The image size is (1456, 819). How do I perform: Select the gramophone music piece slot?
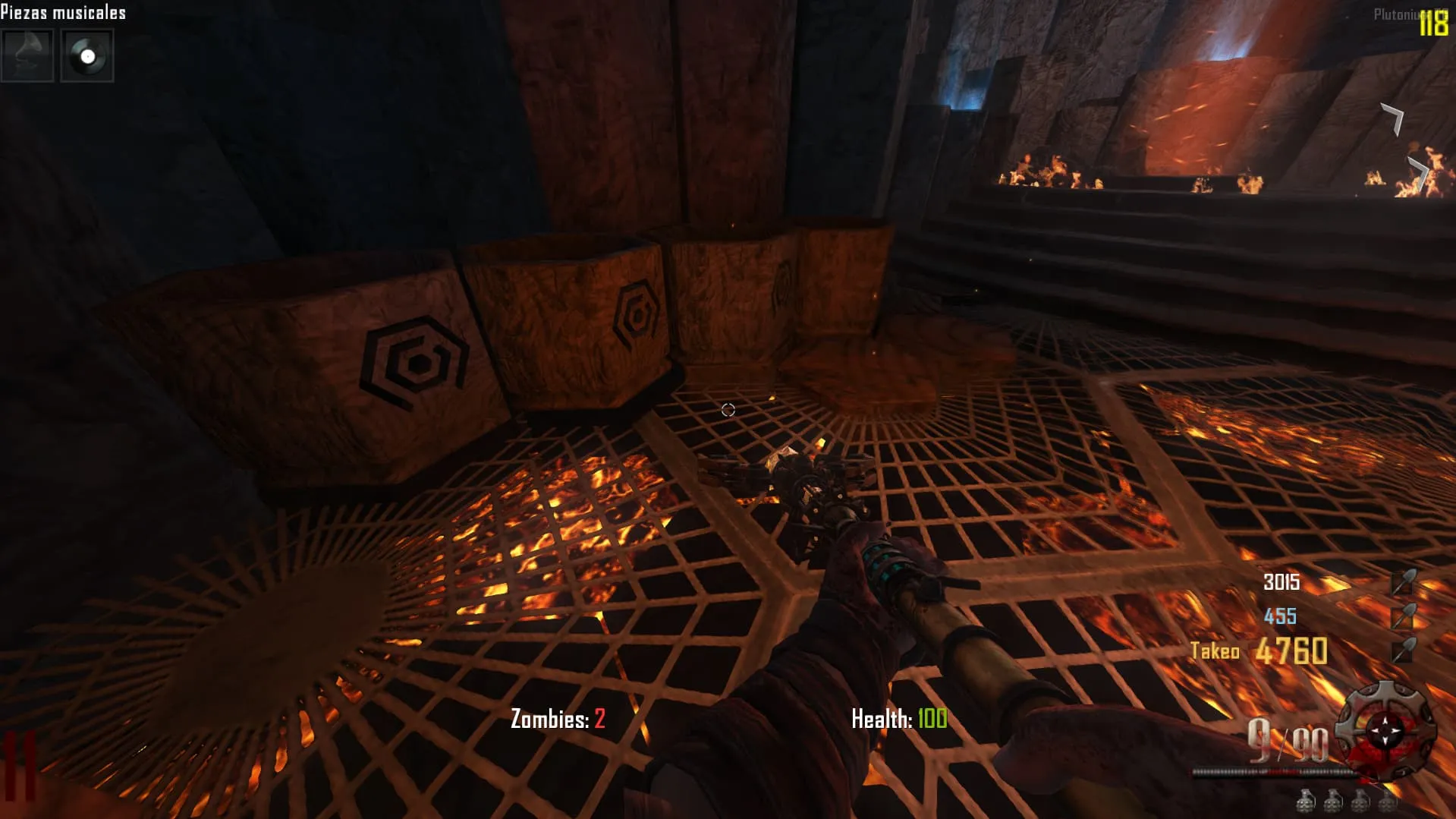click(x=27, y=55)
